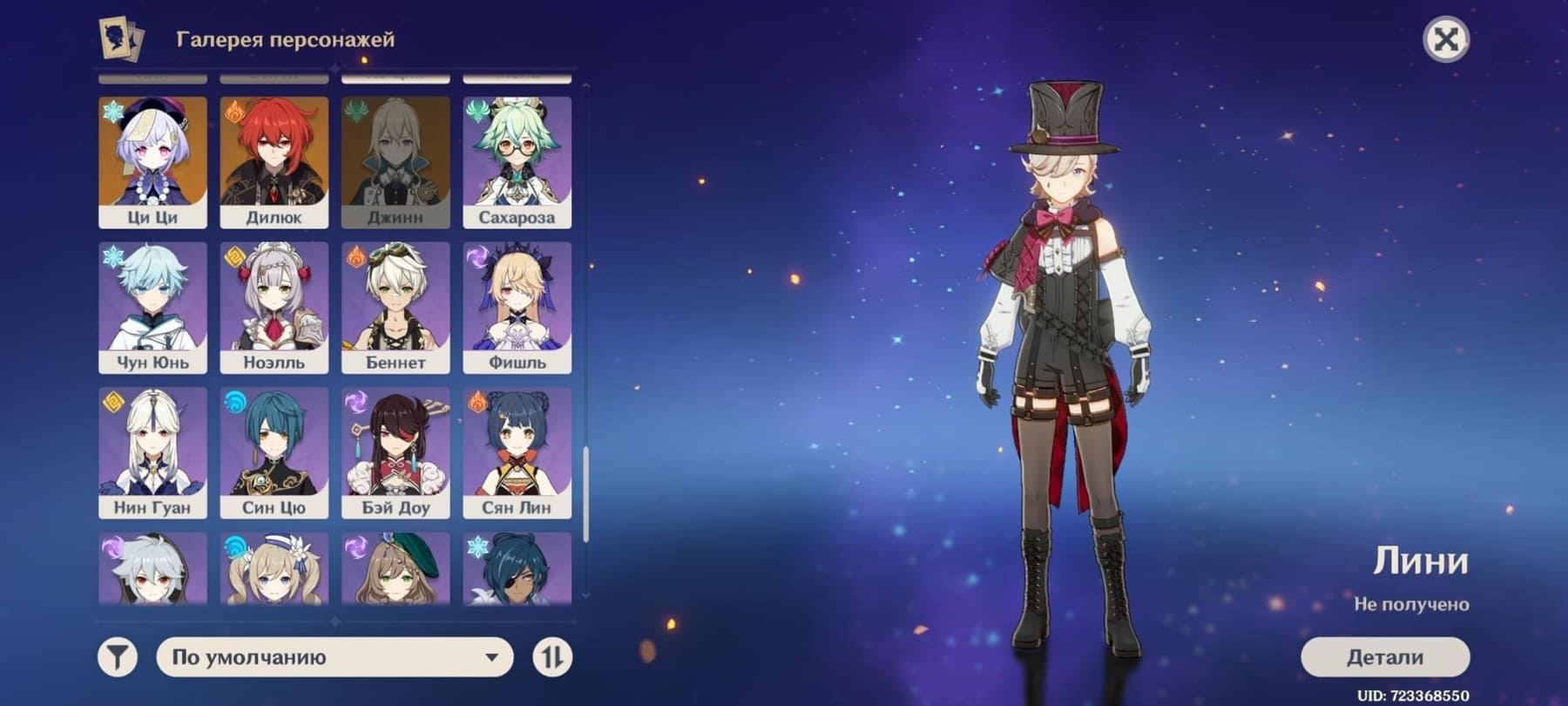Select the Чун Юнь character card
This screenshot has height=706, width=1568.
coord(152,308)
